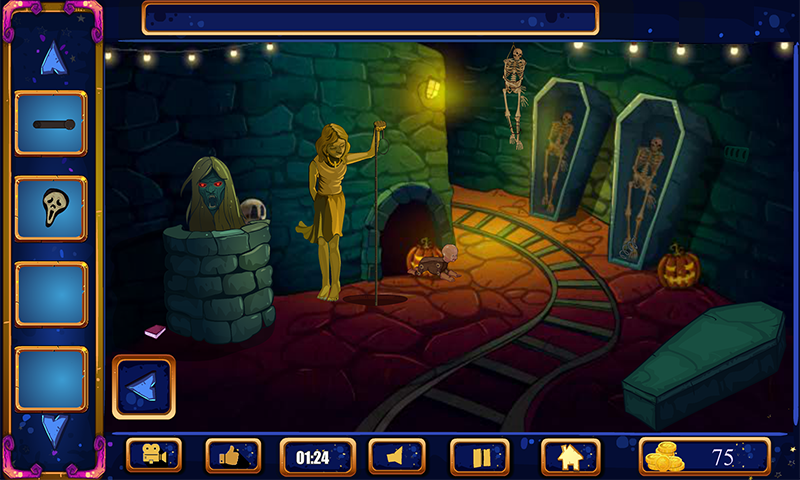Toggle the sound speaker button

click(x=397, y=456)
